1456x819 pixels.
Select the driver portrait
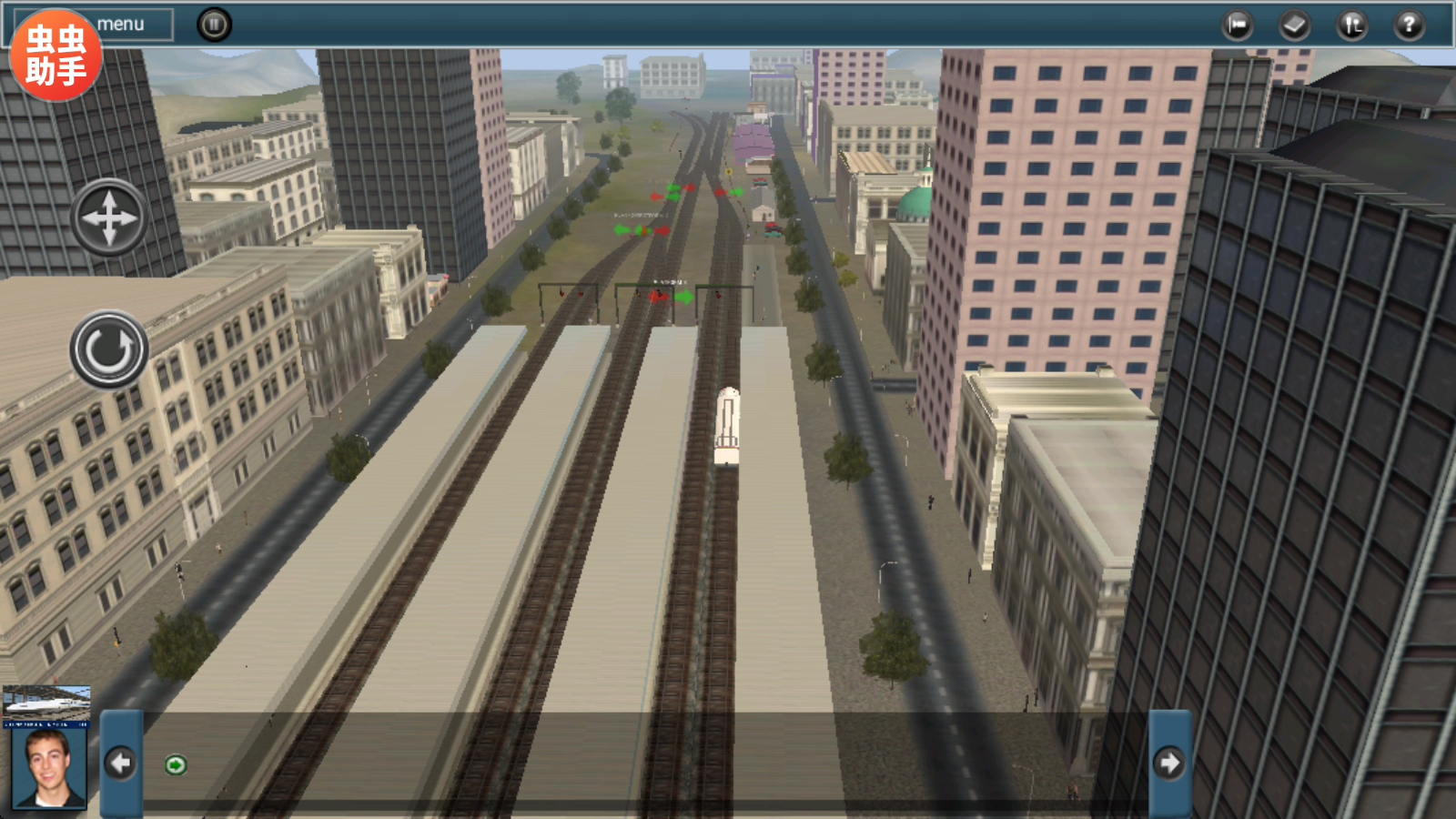pos(49,767)
